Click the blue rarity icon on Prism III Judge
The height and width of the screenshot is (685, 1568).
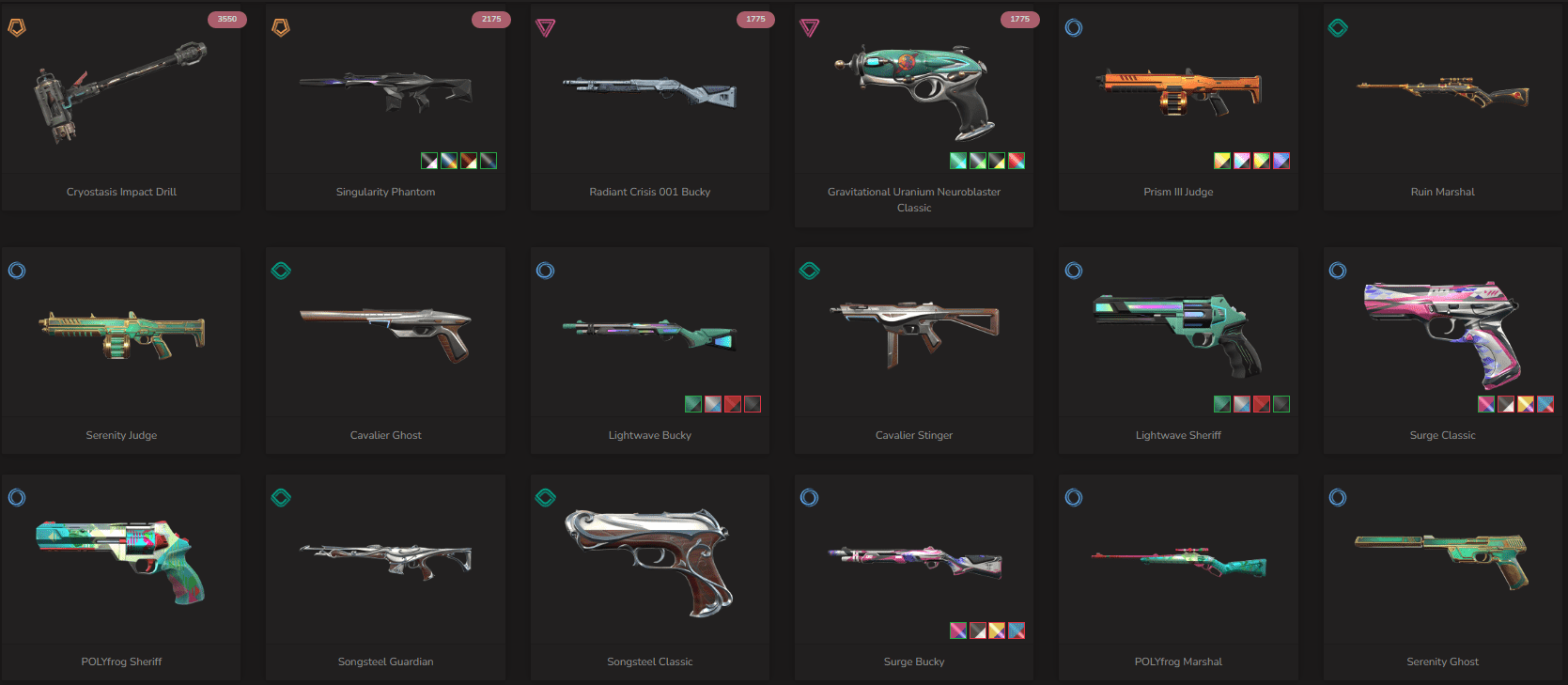(1073, 27)
